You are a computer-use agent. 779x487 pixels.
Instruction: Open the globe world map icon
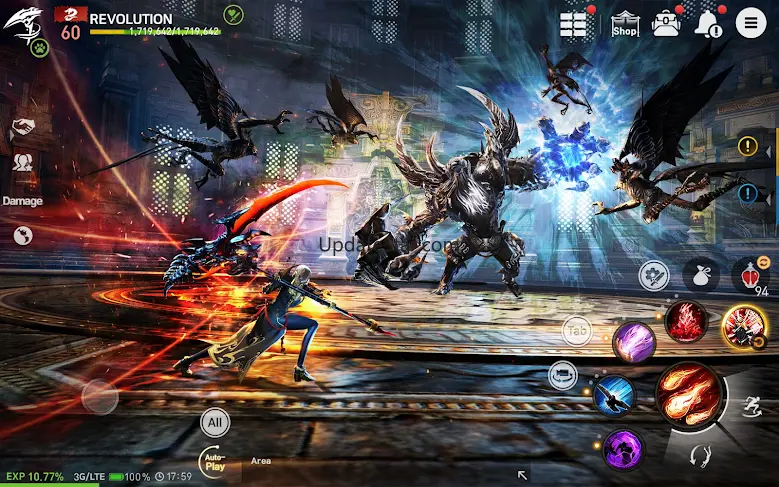(x=22, y=235)
